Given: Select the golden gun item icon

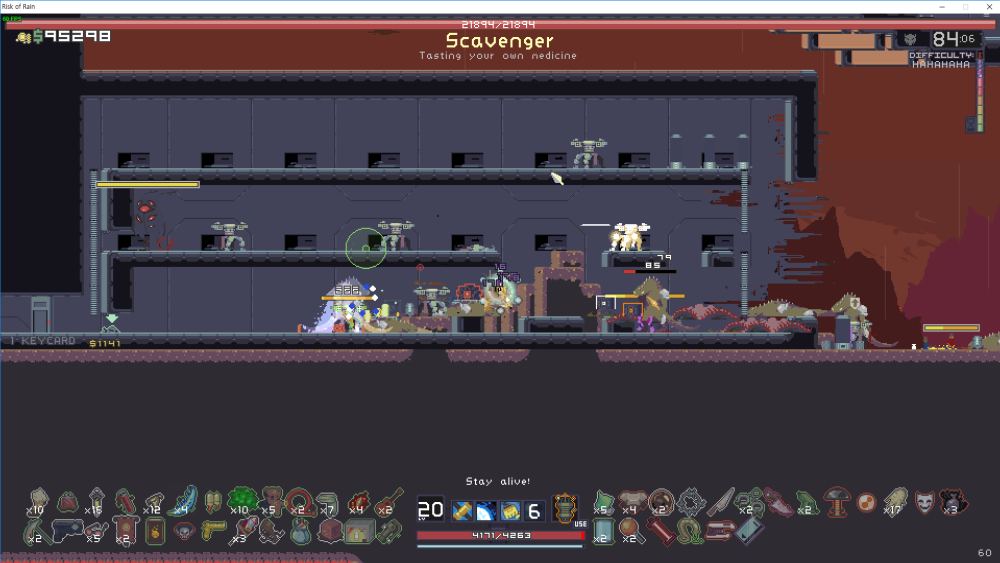Looking at the screenshot, I should pos(212,530).
